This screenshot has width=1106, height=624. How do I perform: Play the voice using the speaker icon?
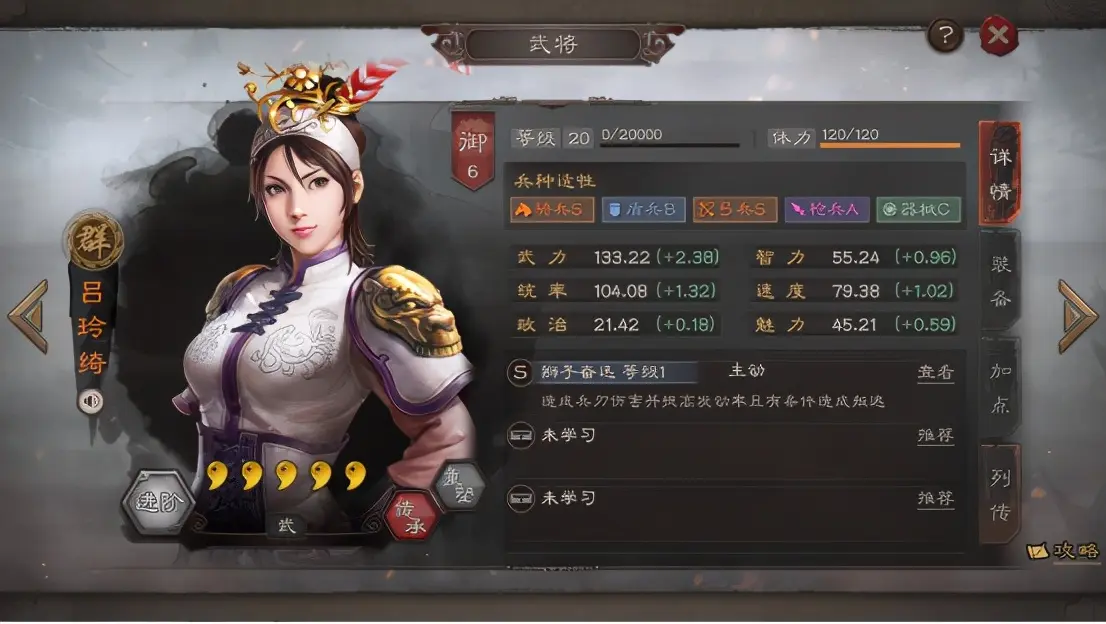coord(91,401)
